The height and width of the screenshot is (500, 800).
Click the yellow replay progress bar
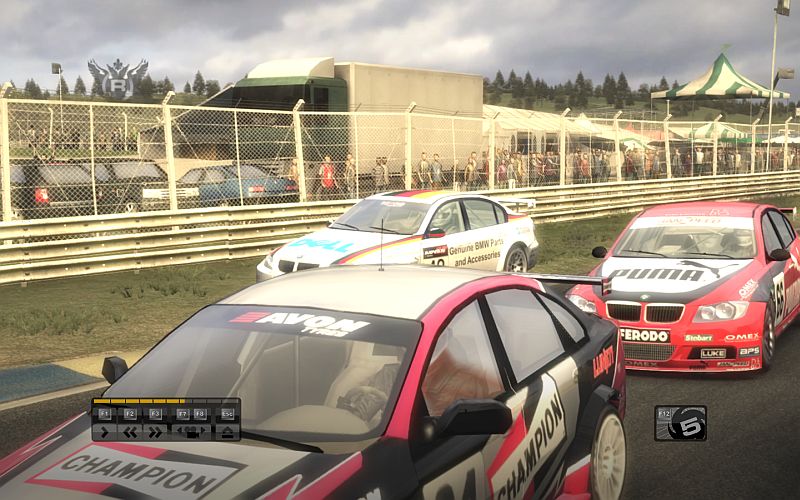(x=139, y=401)
